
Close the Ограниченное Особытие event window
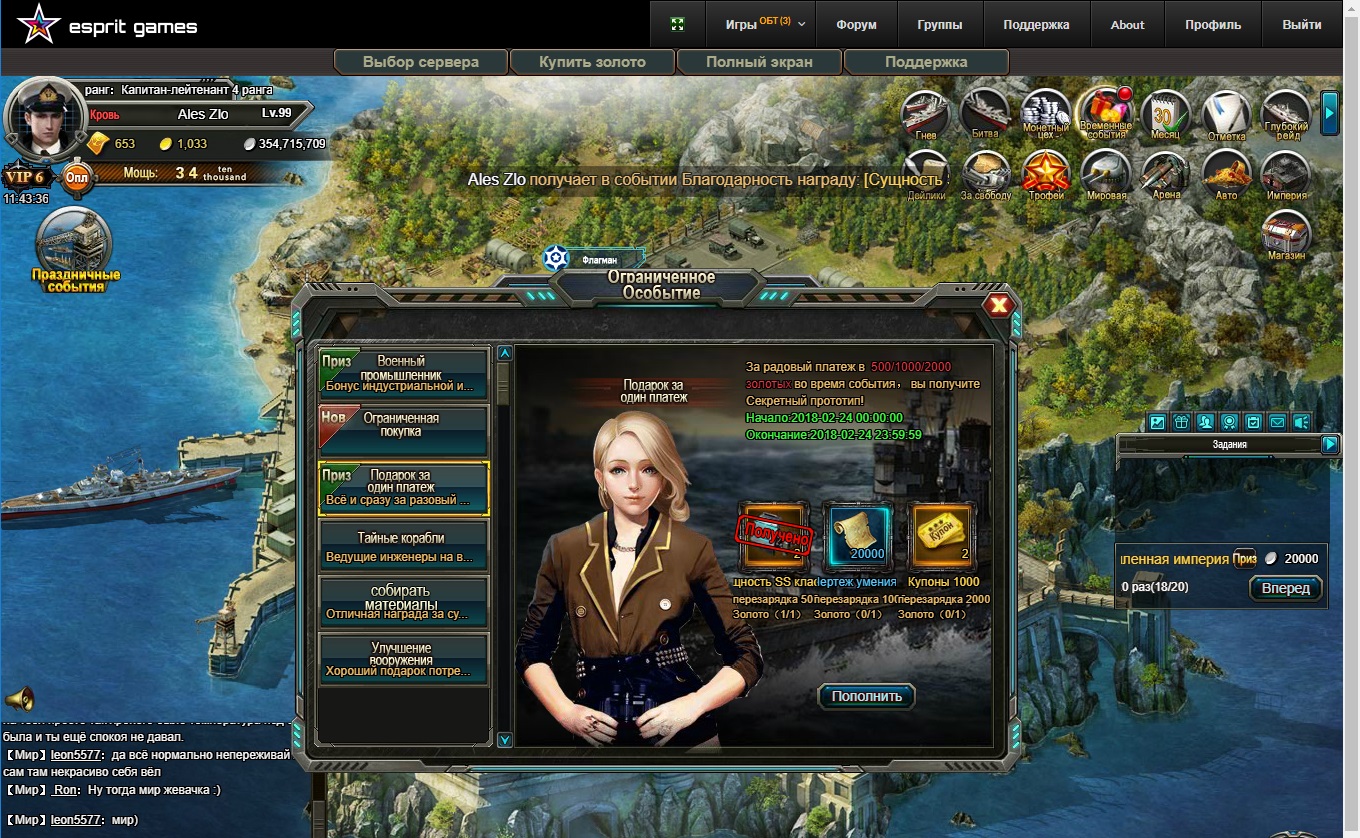[x=999, y=305]
